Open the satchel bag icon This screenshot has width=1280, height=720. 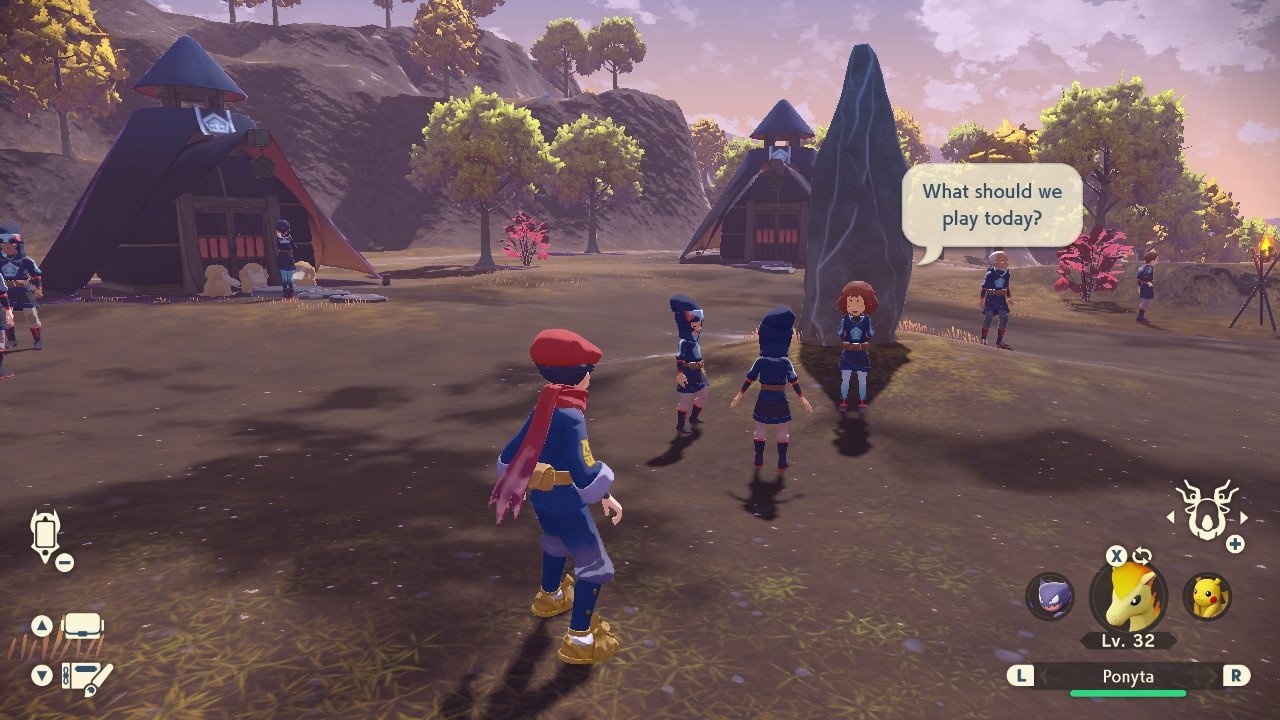tap(82, 627)
